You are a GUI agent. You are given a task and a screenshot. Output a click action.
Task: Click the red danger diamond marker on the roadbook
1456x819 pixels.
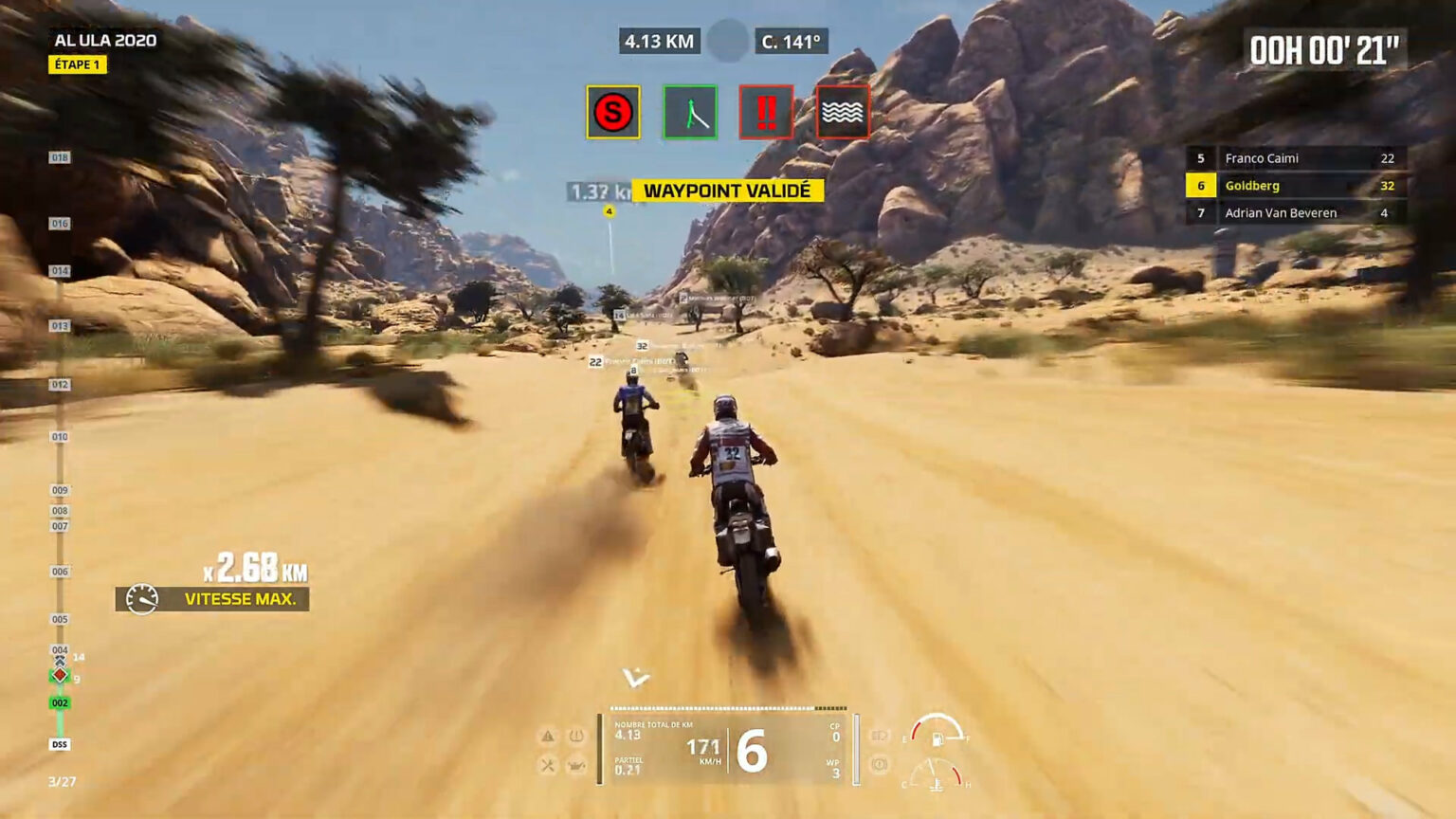point(60,675)
